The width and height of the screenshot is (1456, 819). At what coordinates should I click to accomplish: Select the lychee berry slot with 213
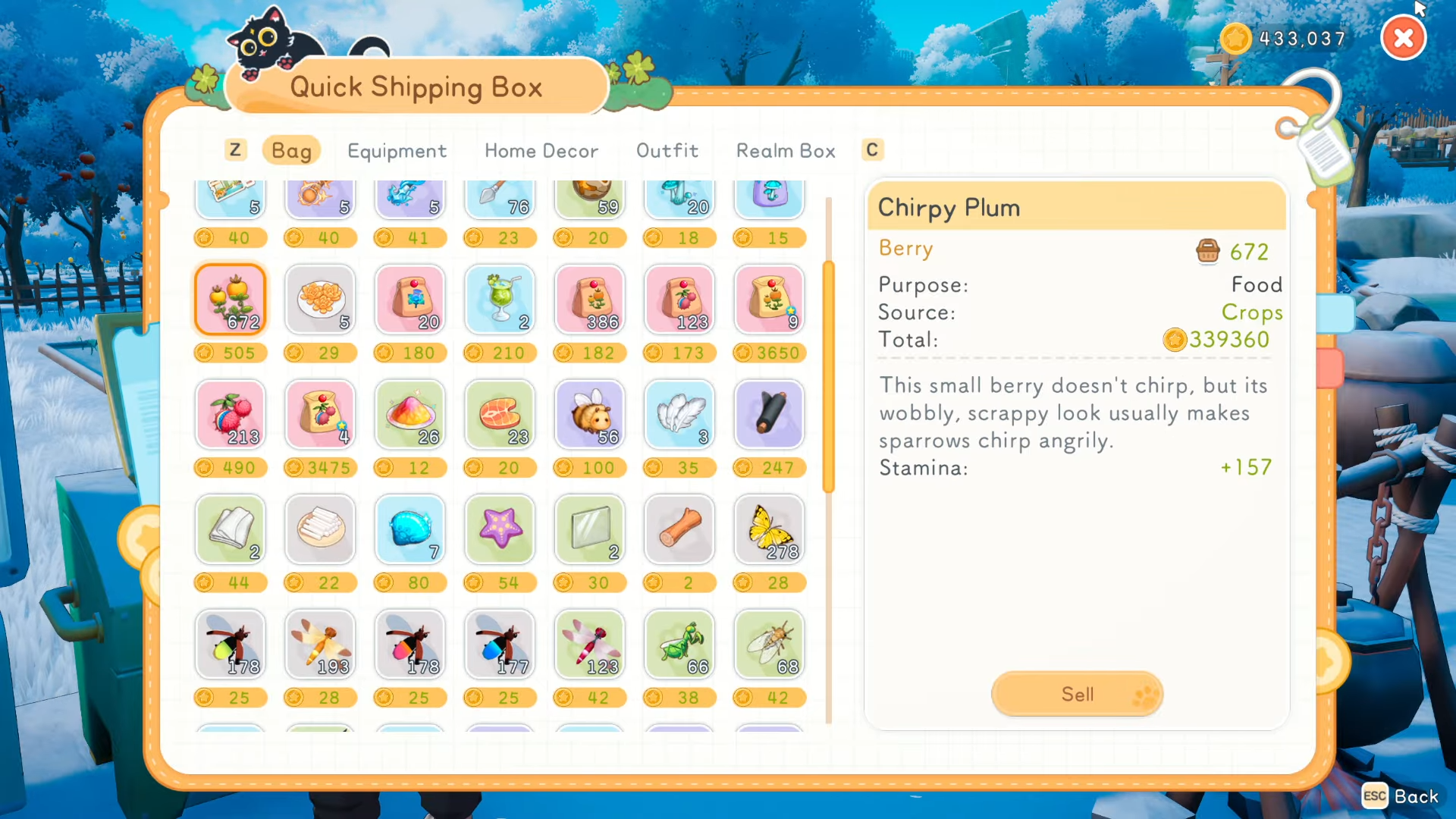pos(231,415)
